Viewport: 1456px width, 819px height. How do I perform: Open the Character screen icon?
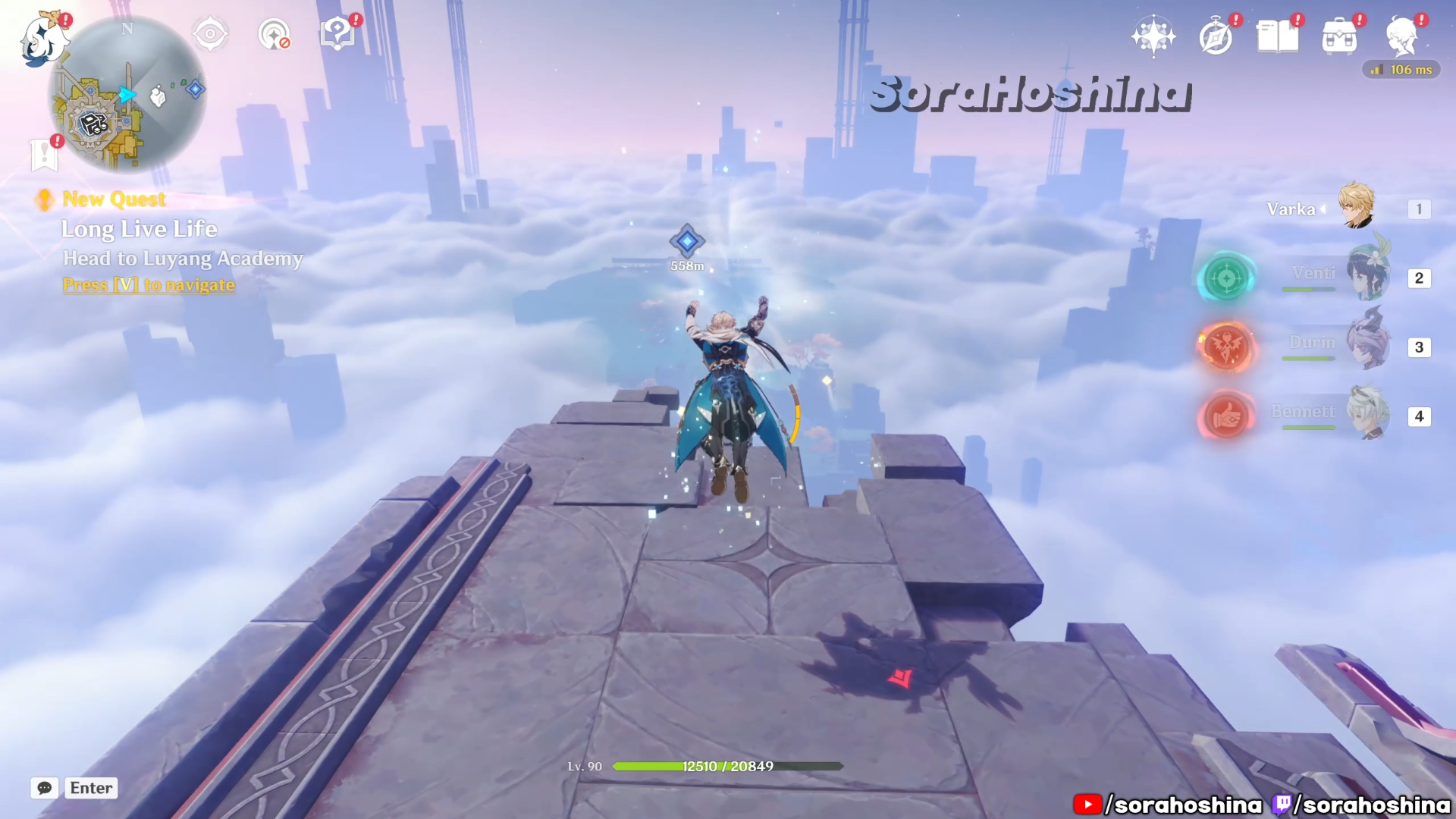(x=1401, y=36)
